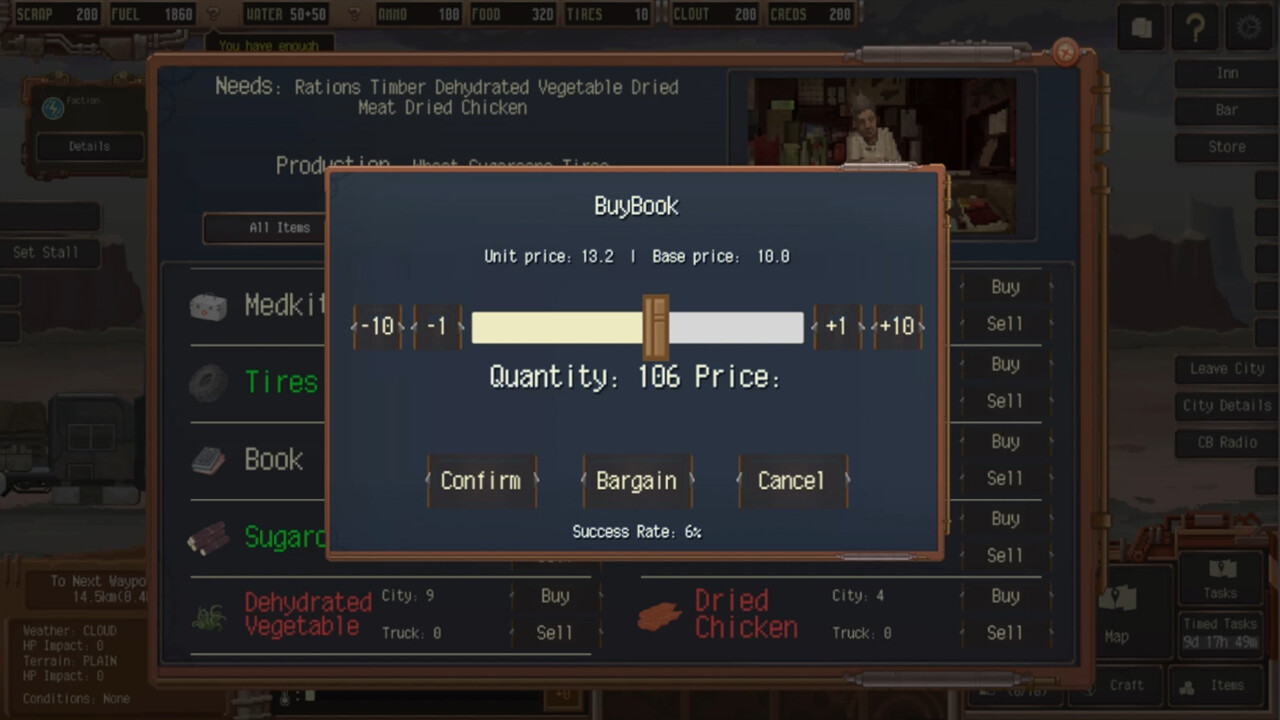Click the Book item icon
1280x720 pixels.
click(208, 459)
